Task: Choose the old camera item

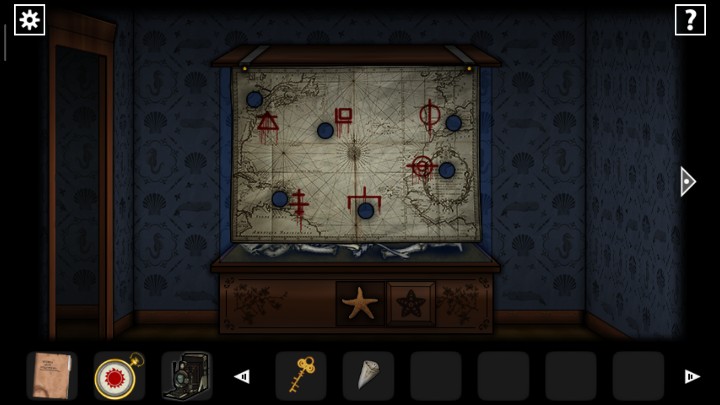Action: (x=185, y=376)
